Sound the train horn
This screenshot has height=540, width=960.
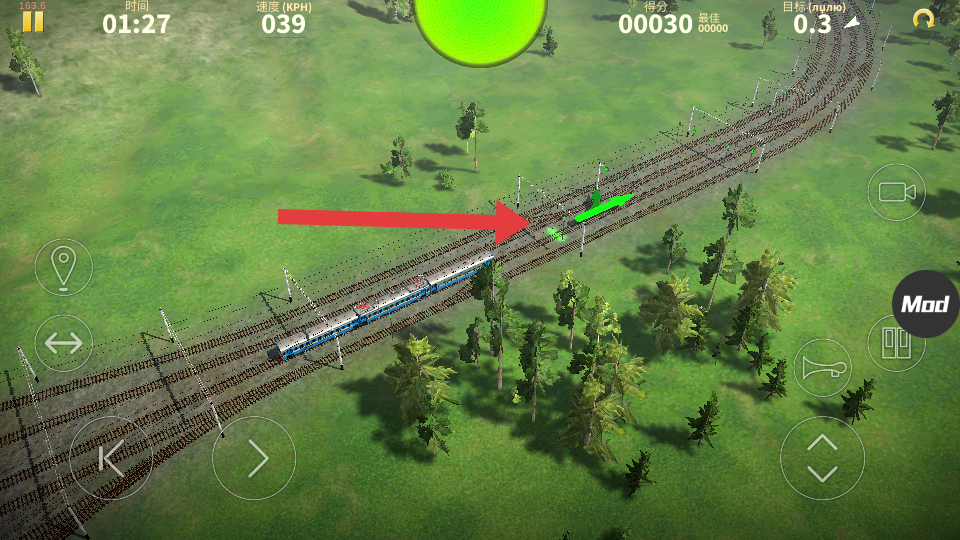[x=822, y=368]
